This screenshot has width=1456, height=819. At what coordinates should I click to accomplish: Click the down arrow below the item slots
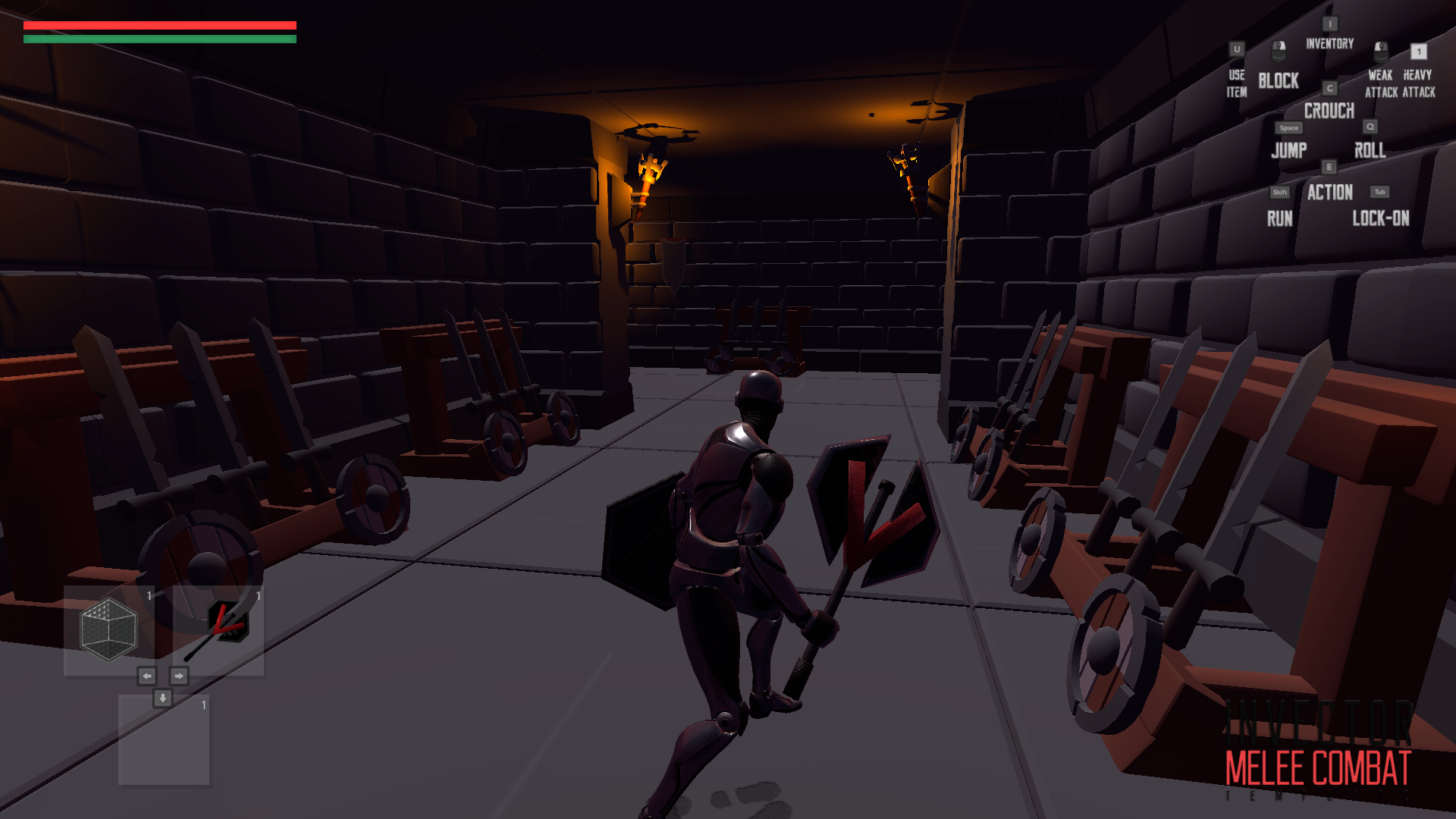[162, 696]
